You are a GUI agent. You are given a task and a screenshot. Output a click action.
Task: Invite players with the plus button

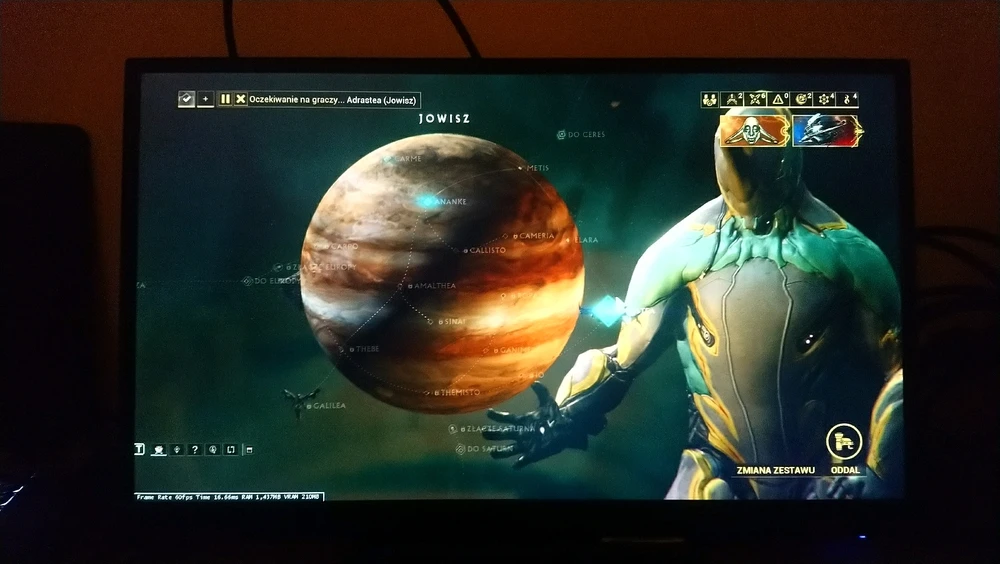(x=205, y=99)
